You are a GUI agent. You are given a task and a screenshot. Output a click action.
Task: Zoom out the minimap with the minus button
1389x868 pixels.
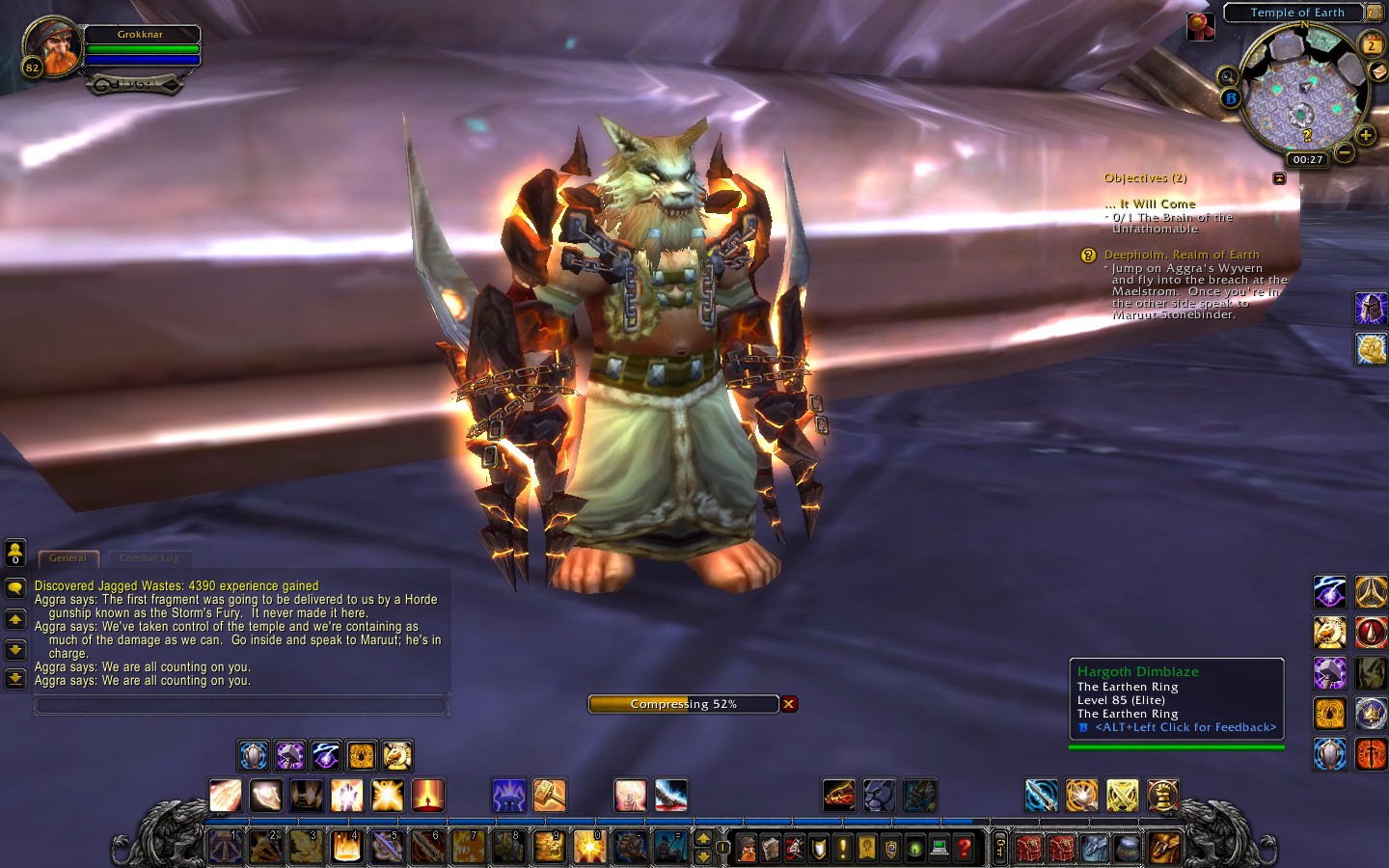coord(1344,152)
